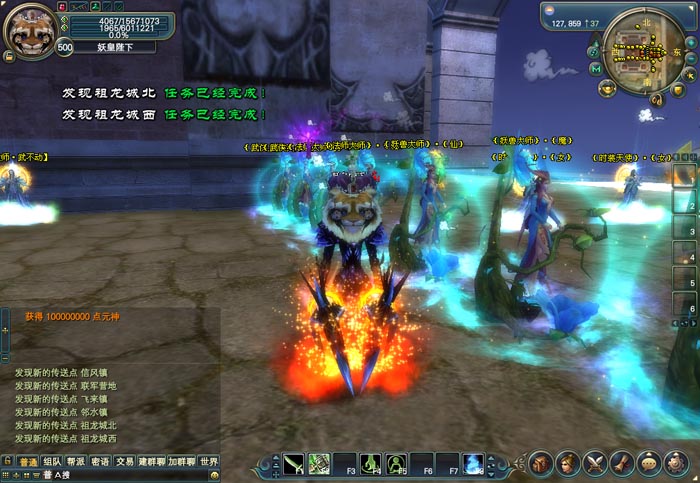Open the 组队 party chat tab
This screenshot has width=700, height=483.
pos(52,461)
